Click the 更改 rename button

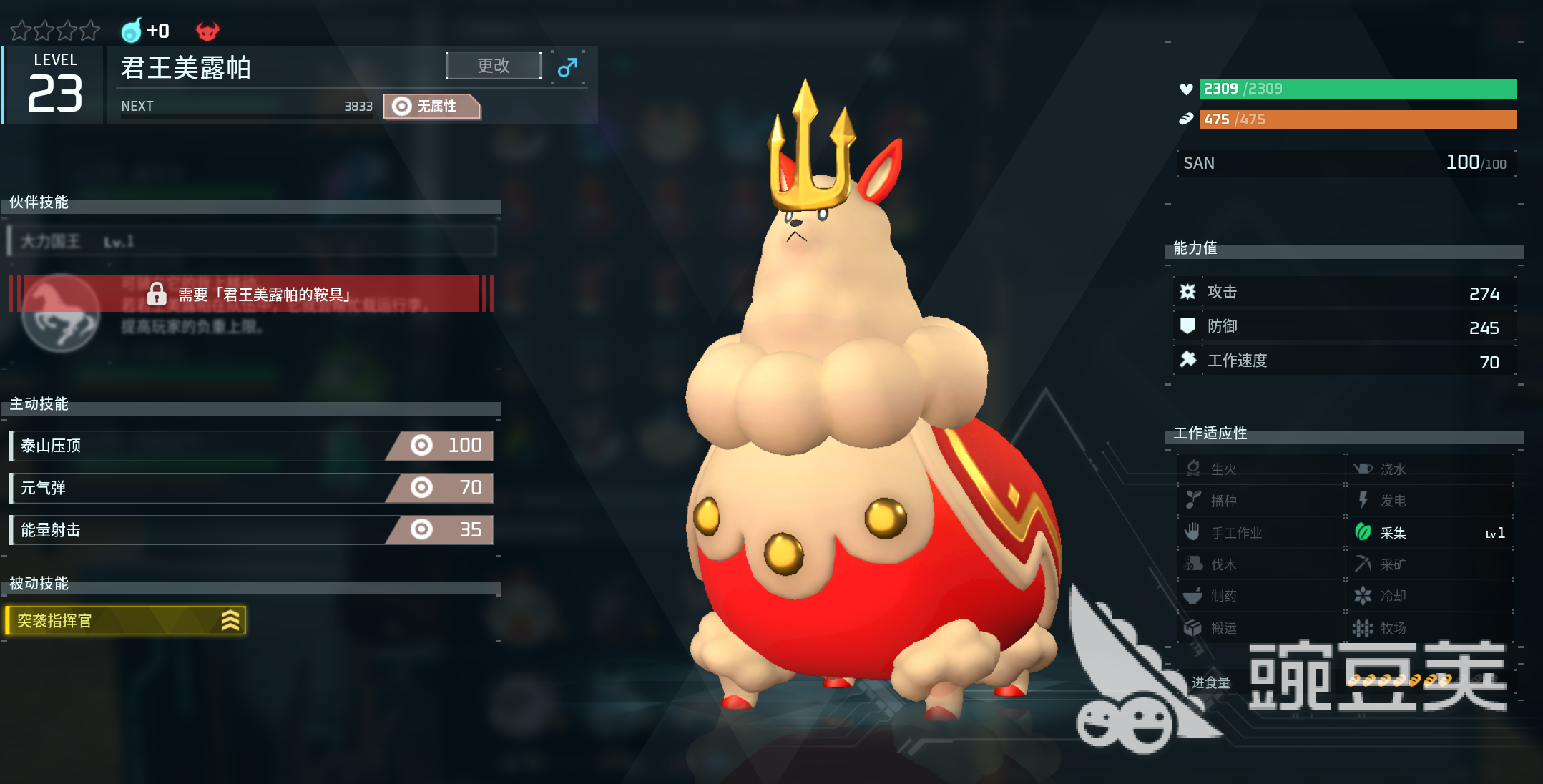(493, 66)
